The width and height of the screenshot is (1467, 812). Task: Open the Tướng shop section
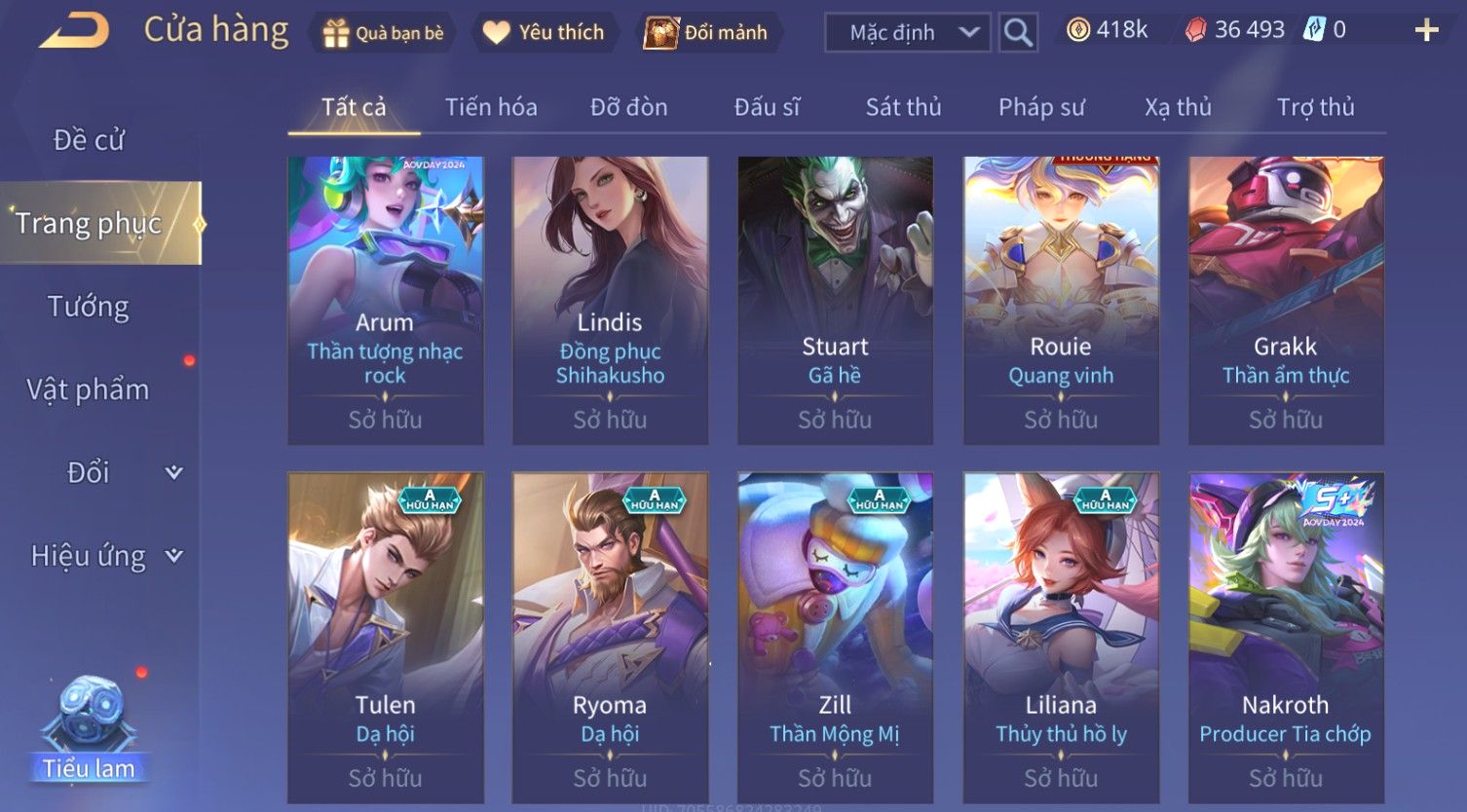[89, 307]
